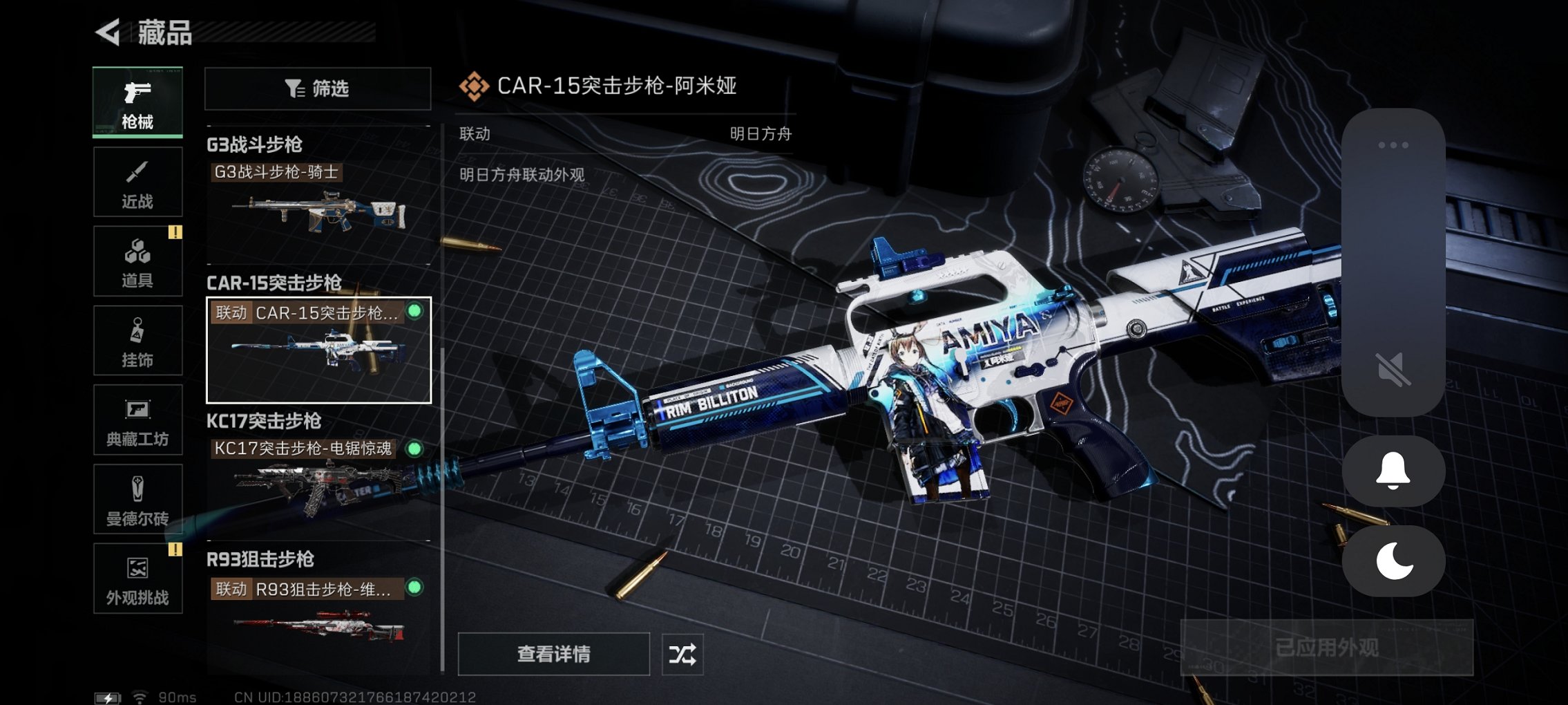Open the 挂饰 charms category
This screenshot has height=705, width=1568.
tap(137, 339)
